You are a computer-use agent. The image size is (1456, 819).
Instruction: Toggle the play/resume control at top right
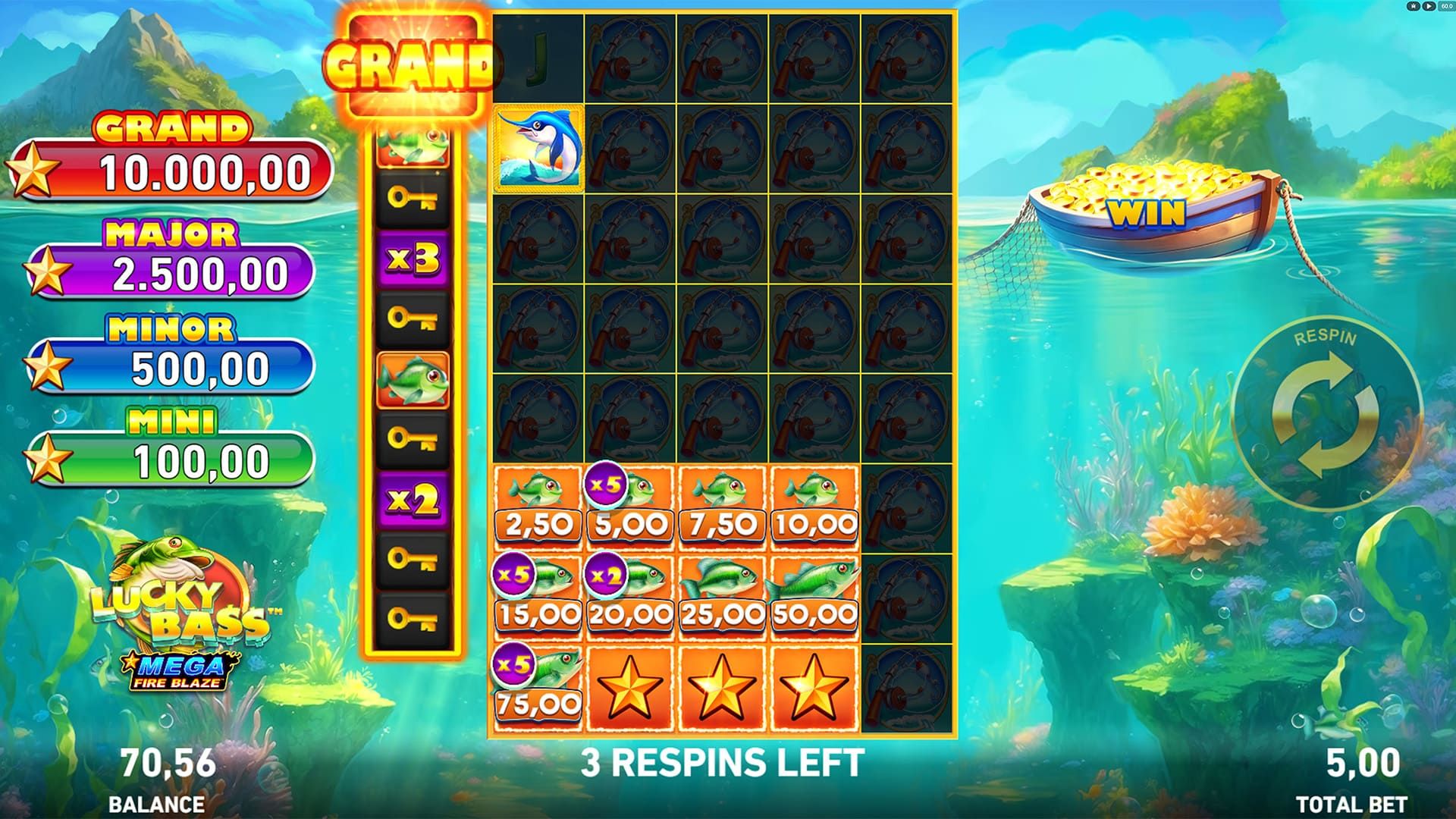click(x=1428, y=6)
